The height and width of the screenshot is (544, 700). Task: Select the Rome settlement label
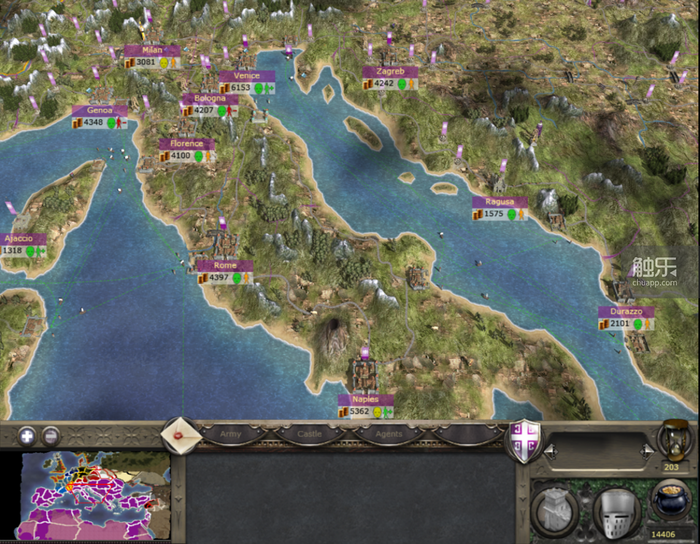tap(225, 265)
